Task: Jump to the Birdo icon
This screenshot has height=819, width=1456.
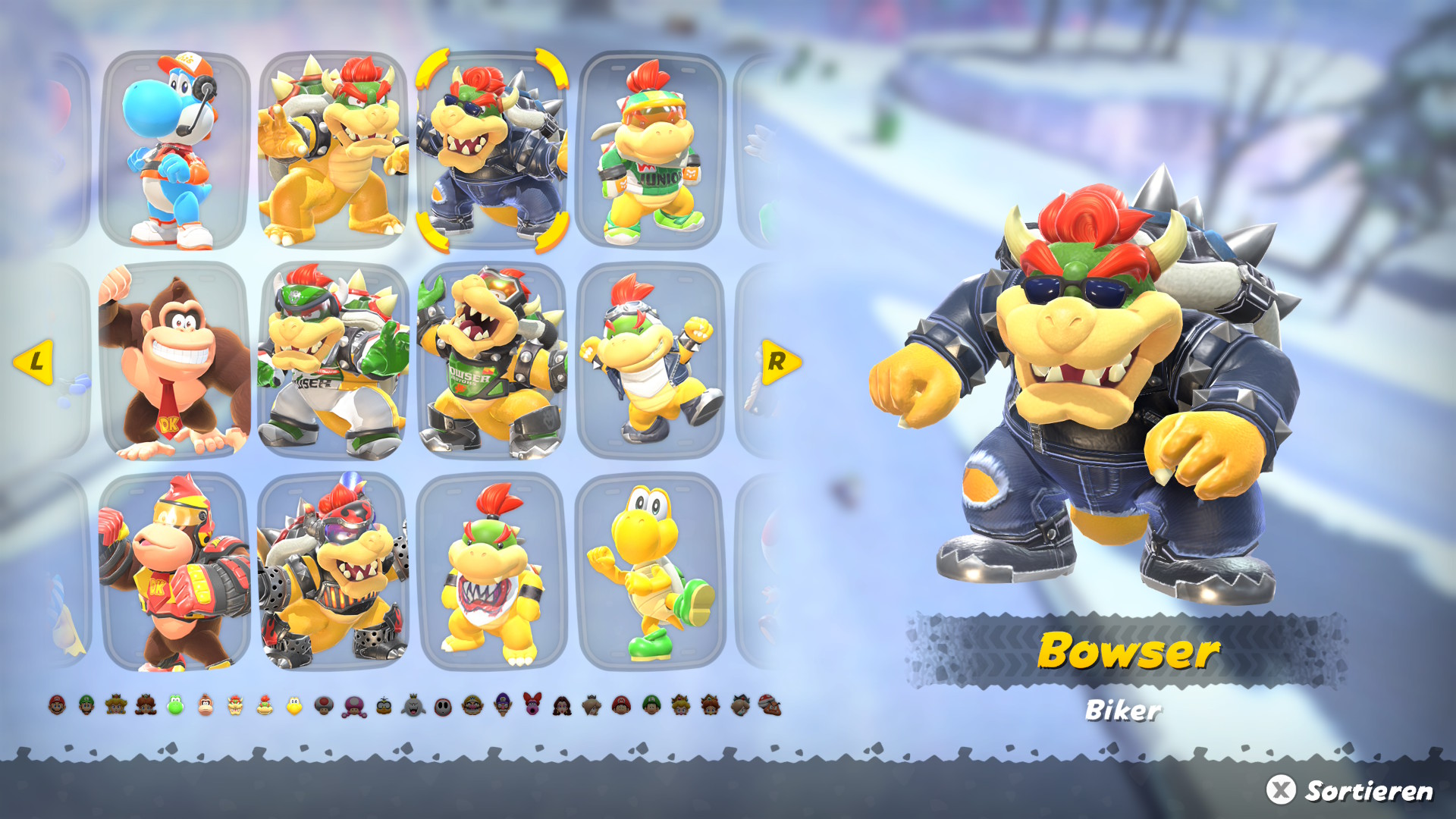Action: point(532,704)
